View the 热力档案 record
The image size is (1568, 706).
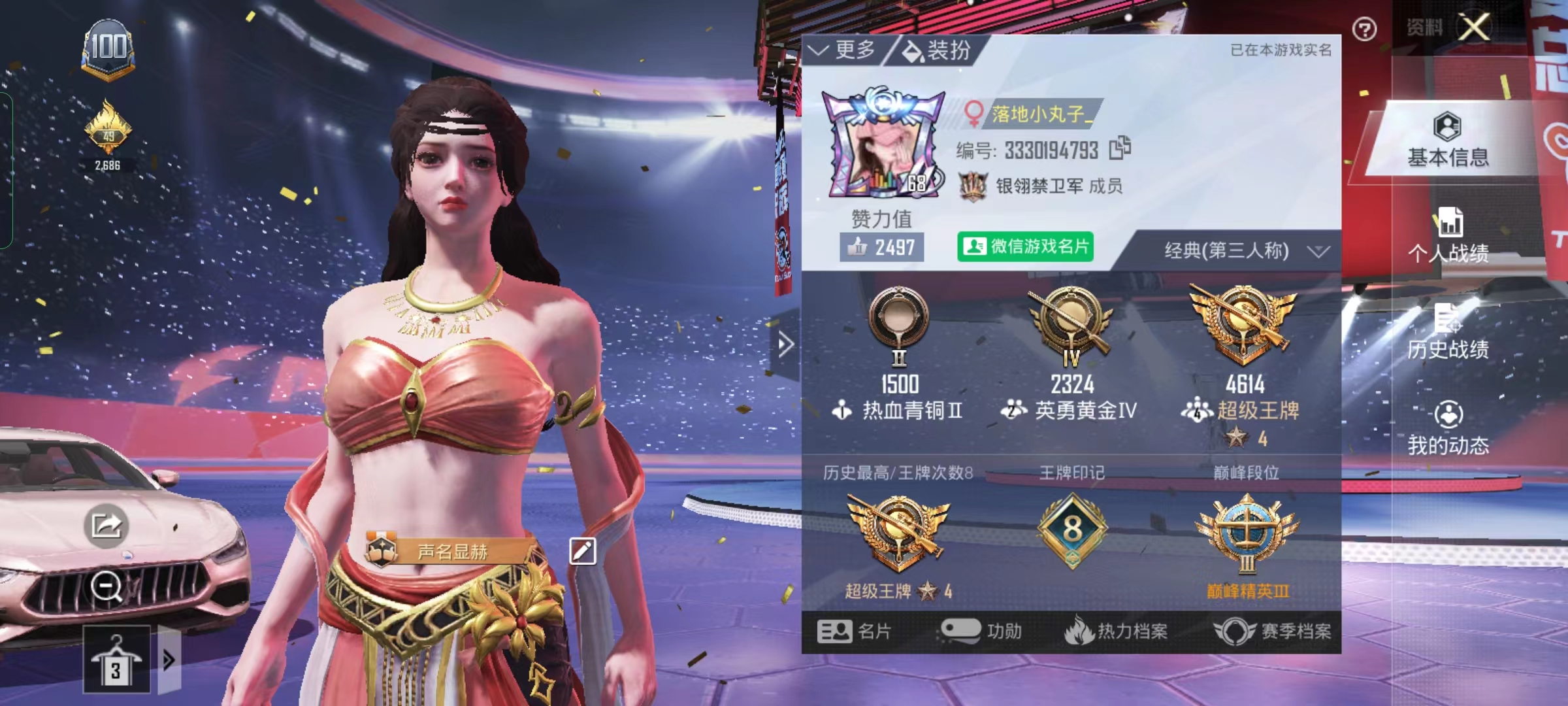click(1116, 631)
